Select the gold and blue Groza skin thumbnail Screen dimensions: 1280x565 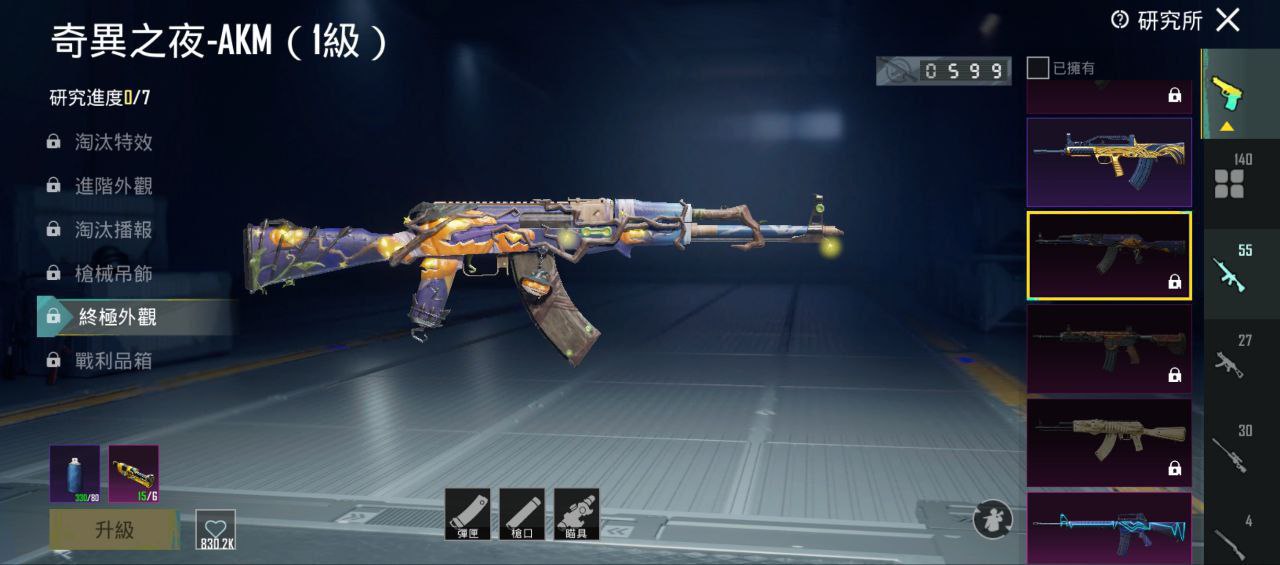(x=1109, y=162)
